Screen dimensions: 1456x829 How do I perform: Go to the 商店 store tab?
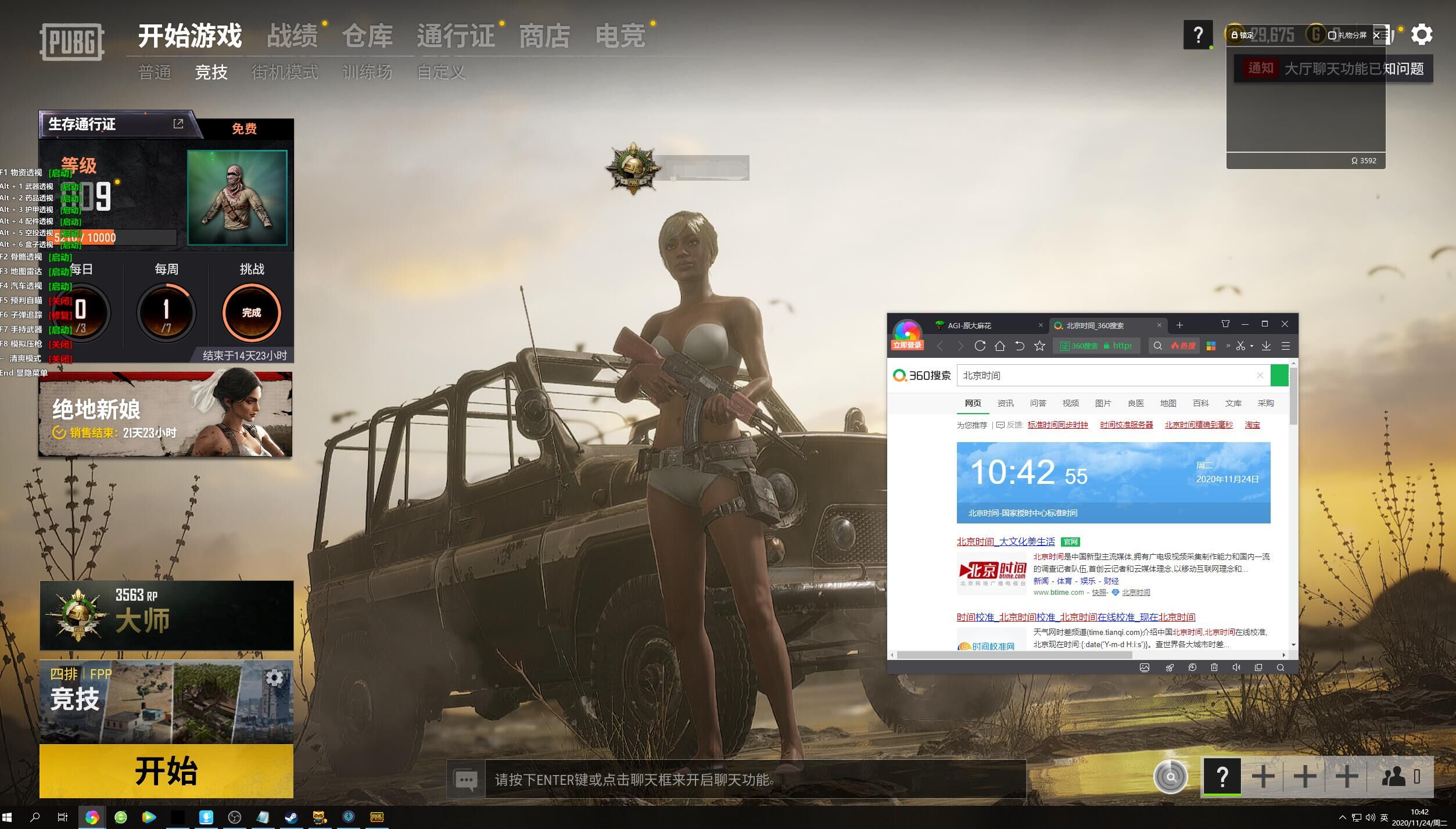point(544,36)
